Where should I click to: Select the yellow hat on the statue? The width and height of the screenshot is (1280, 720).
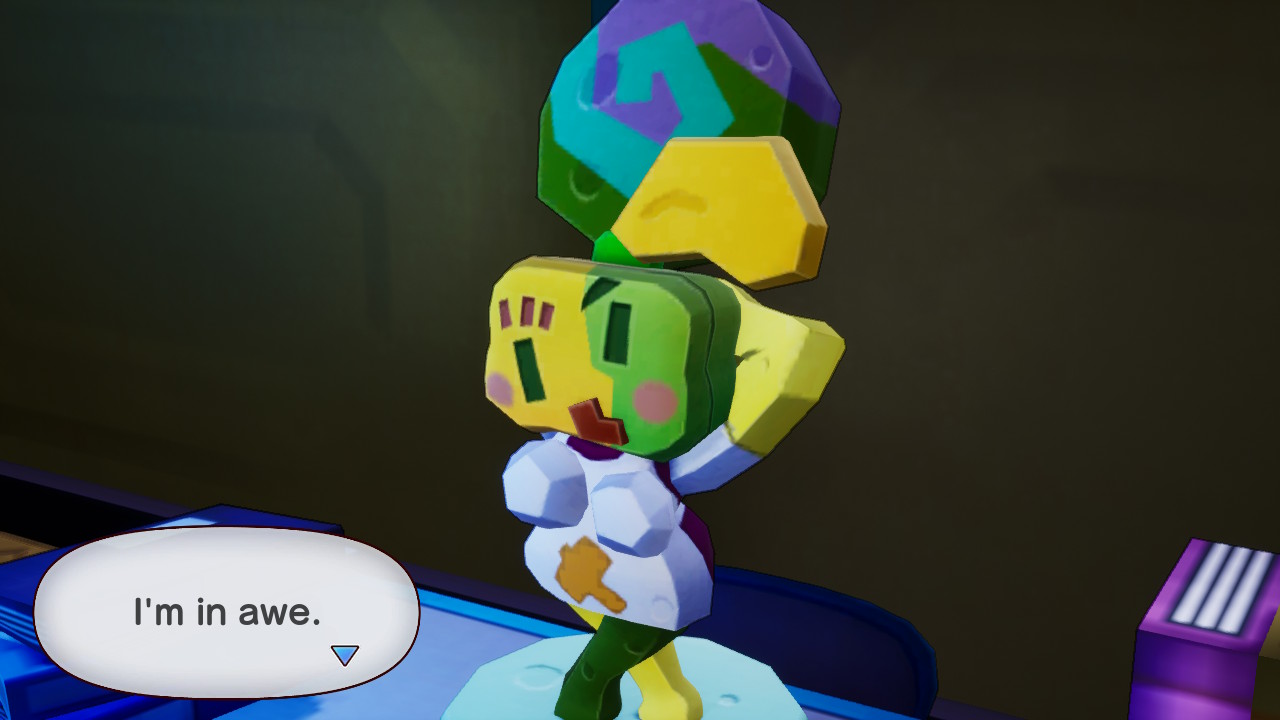coord(710,200)
